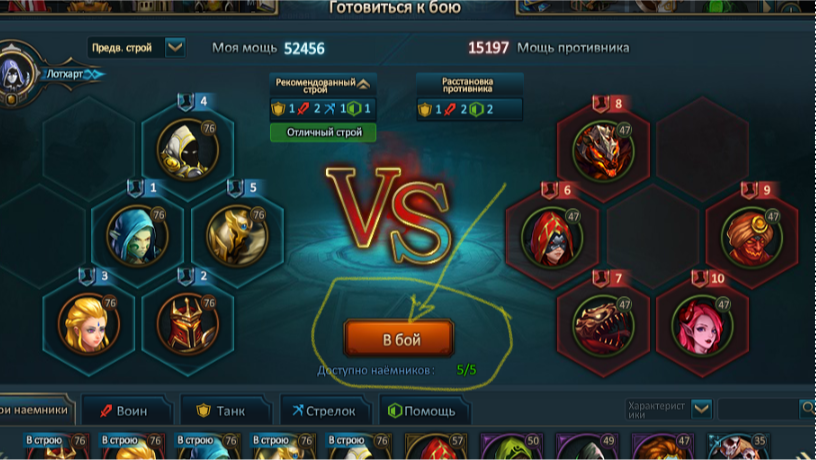816x460 pixels.
Task: Switch to the Помощь mercenary tab
Action: (422, 410)
